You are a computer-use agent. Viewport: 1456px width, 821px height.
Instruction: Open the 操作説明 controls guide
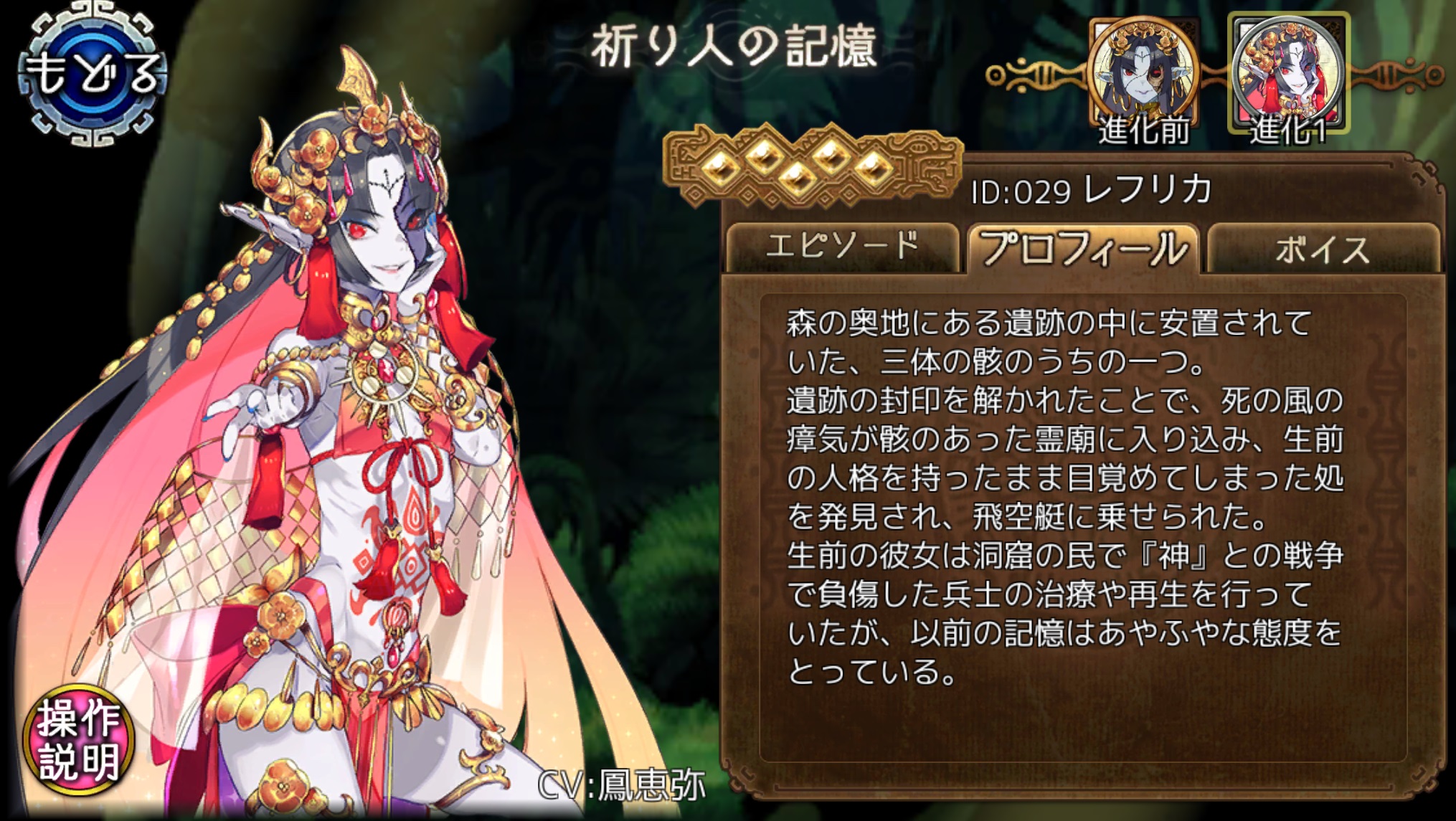[x=79, y=740]
